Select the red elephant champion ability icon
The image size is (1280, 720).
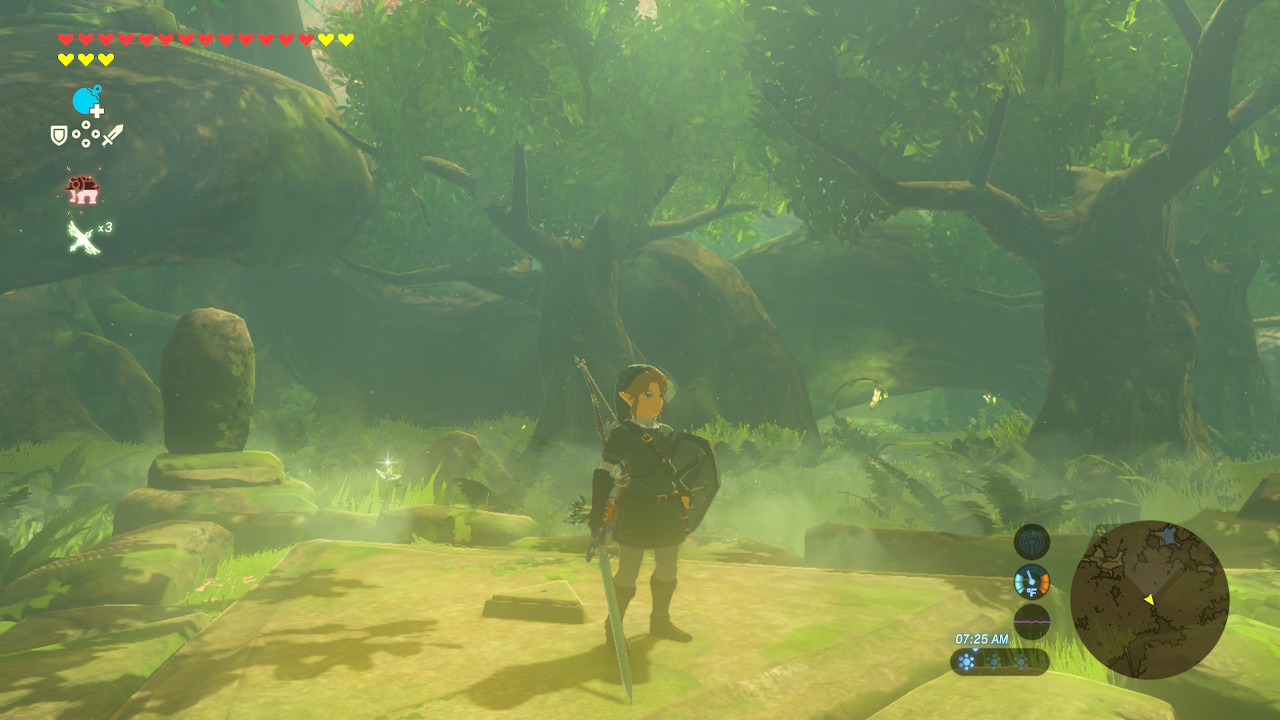point(82,188)
